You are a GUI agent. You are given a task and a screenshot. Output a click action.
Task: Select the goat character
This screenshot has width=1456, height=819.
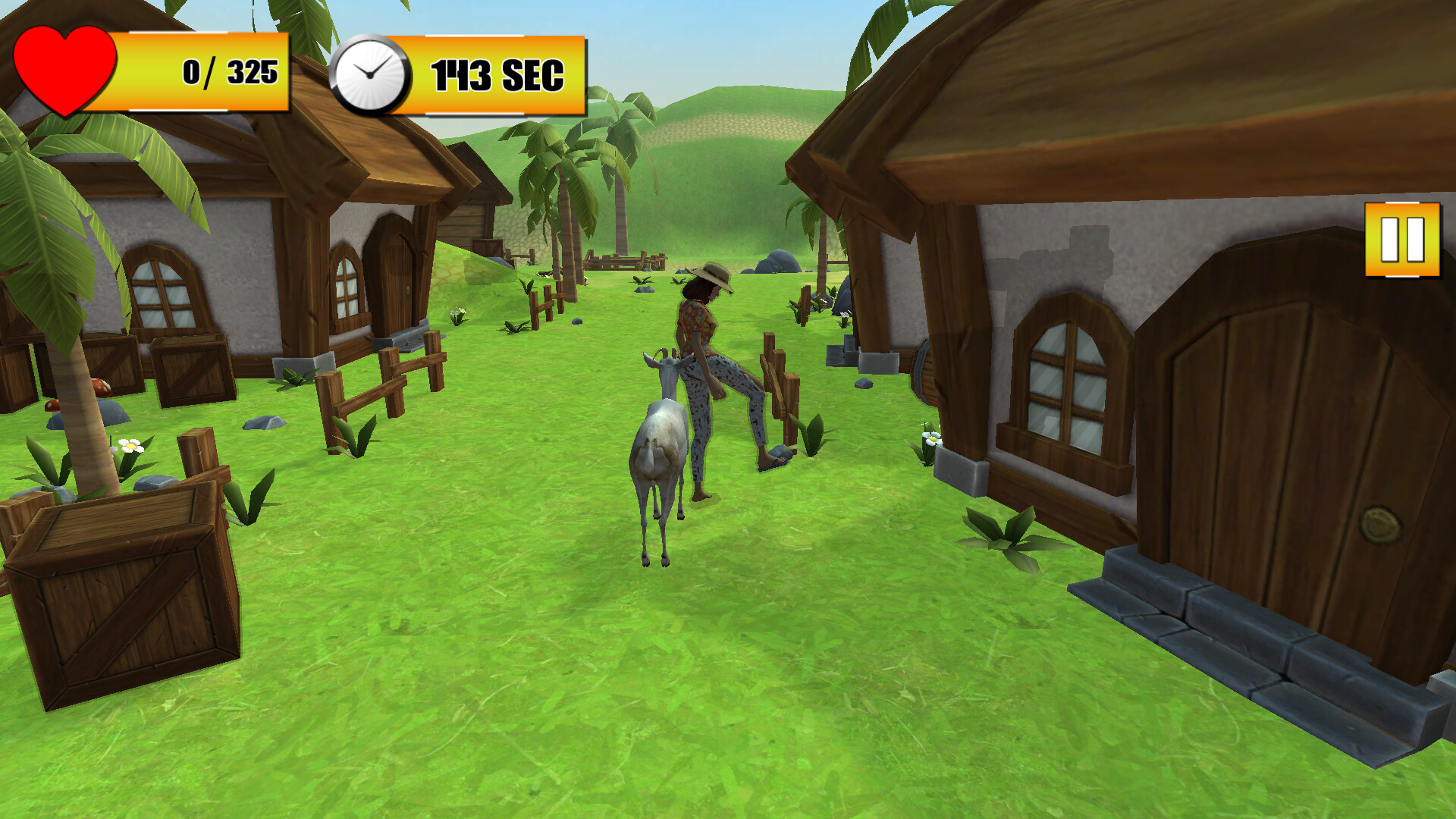[x=660, y=440]
